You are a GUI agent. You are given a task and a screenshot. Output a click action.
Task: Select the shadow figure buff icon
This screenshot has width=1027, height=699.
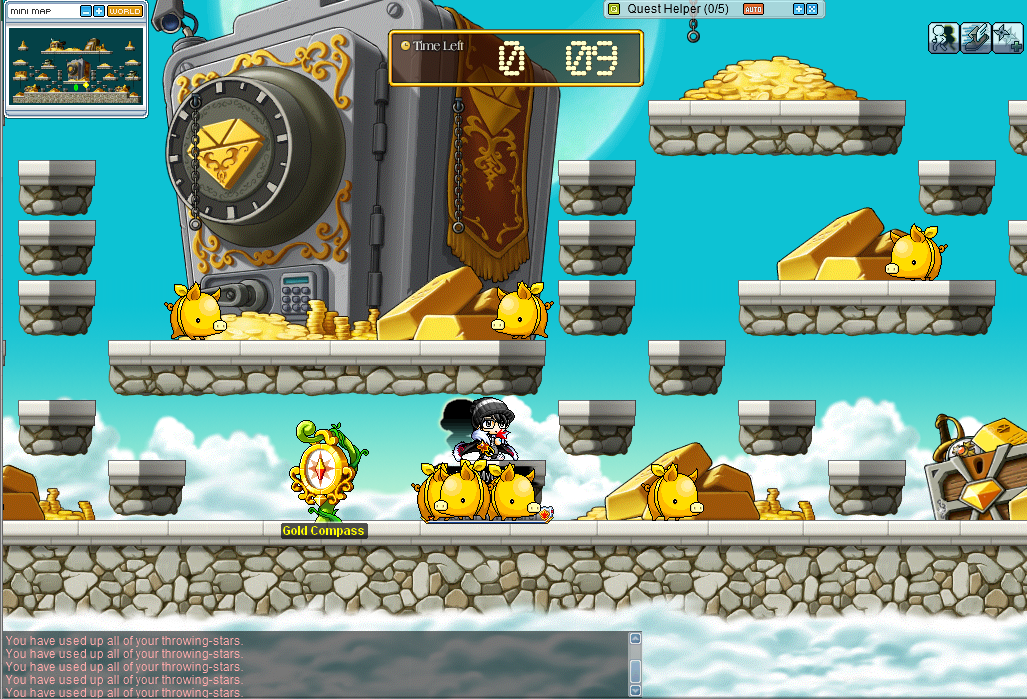tap(944, 37)
